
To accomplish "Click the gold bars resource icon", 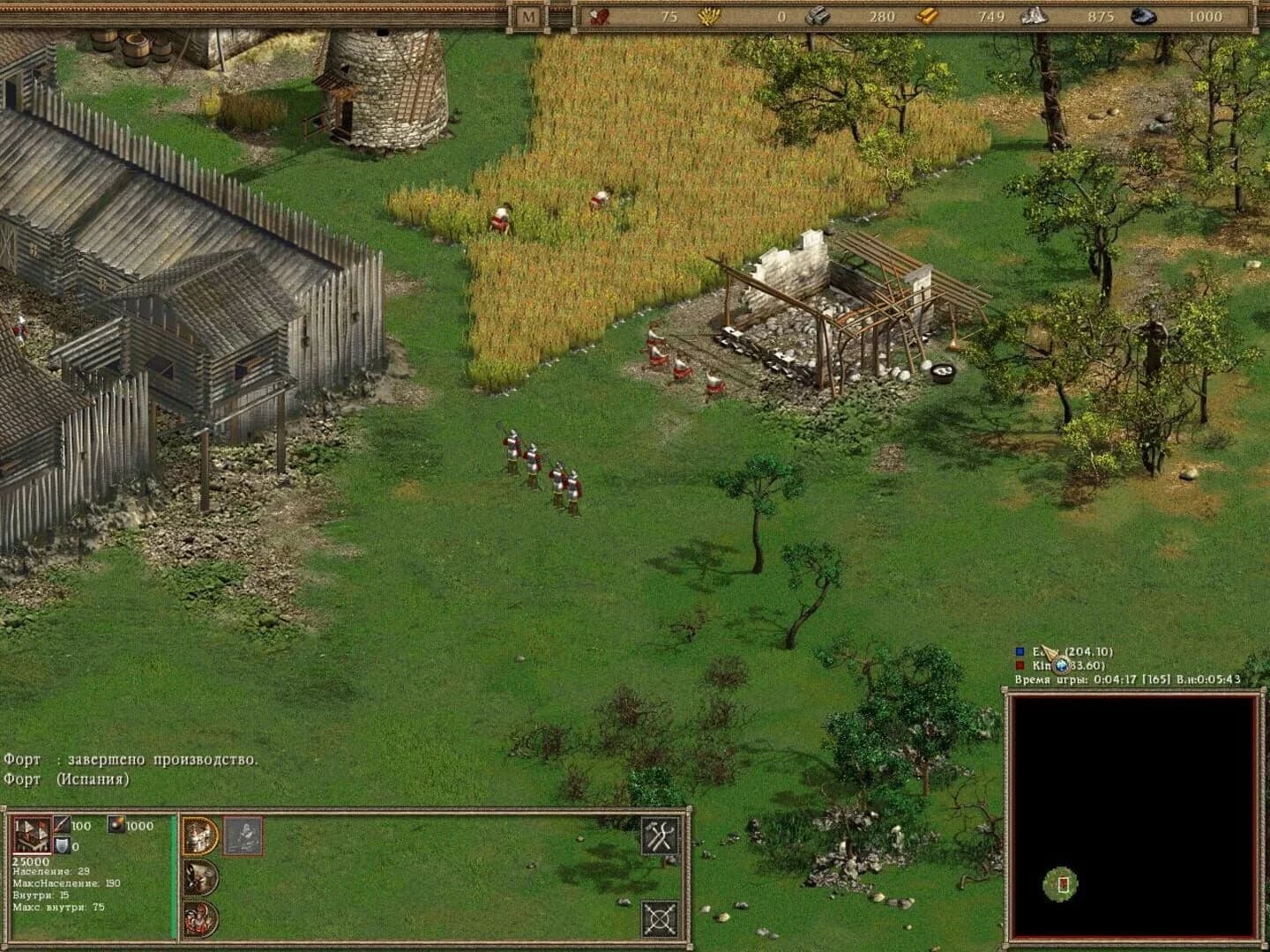I will (928, 16).
